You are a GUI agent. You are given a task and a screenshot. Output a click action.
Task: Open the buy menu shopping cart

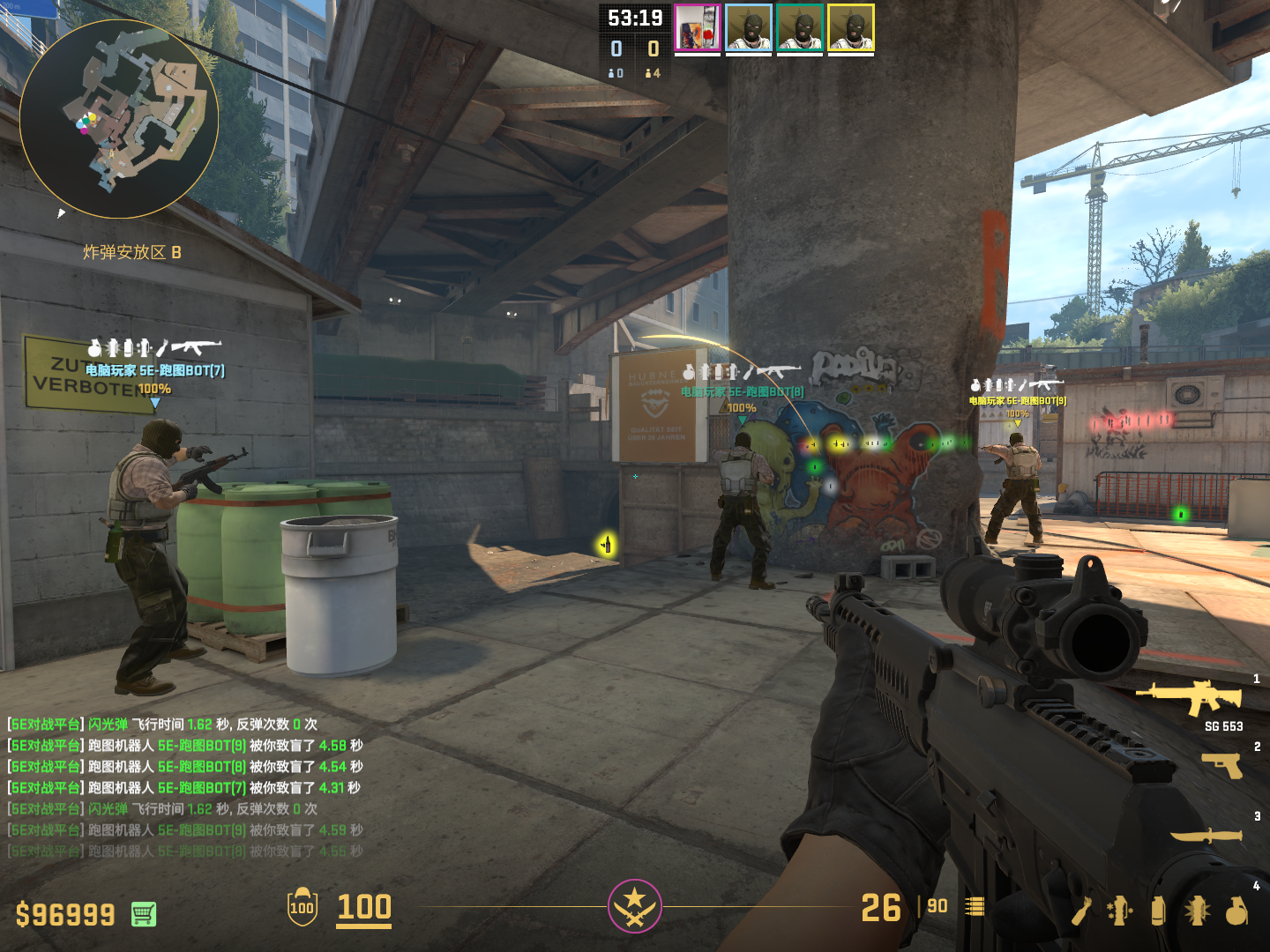coord(144,914)
